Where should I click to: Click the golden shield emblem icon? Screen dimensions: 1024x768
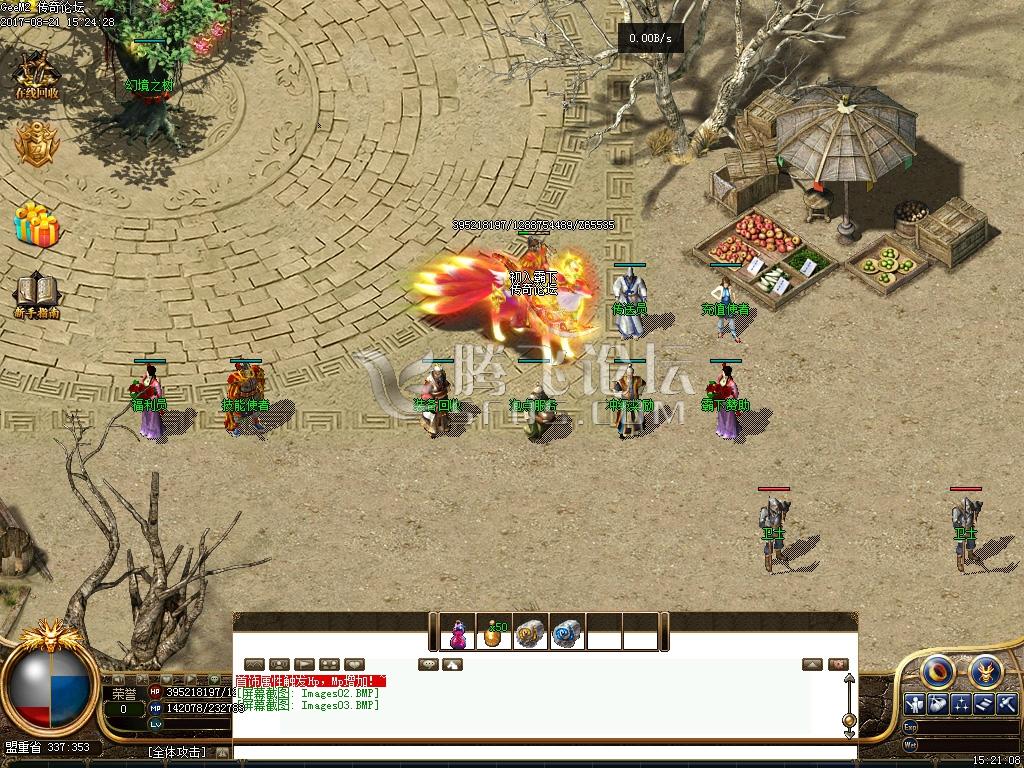[x=37, y=145]
